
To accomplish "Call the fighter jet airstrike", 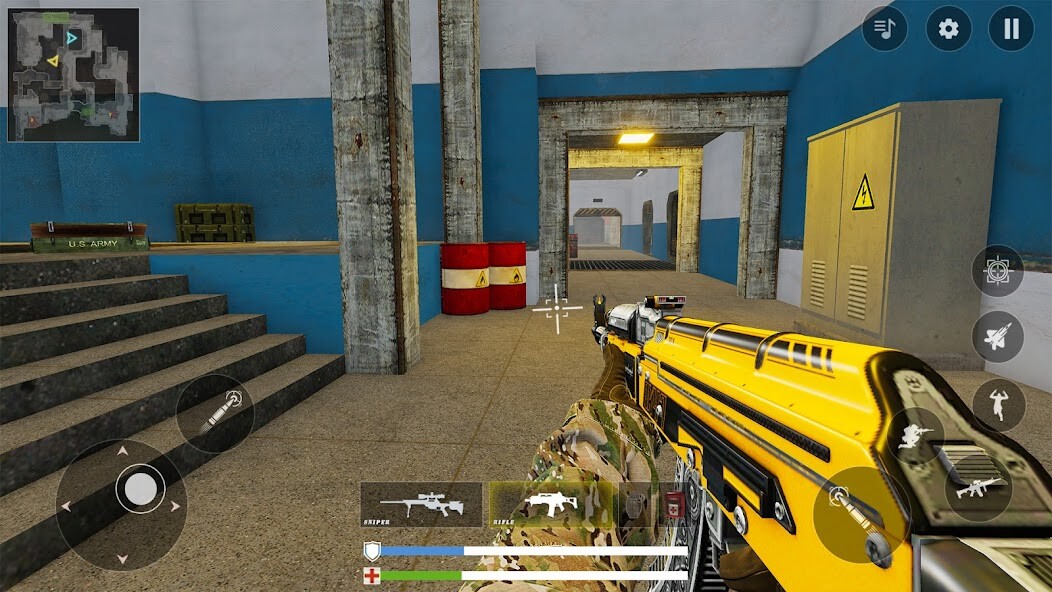I will pyautogui.click(x=997, y=337).
